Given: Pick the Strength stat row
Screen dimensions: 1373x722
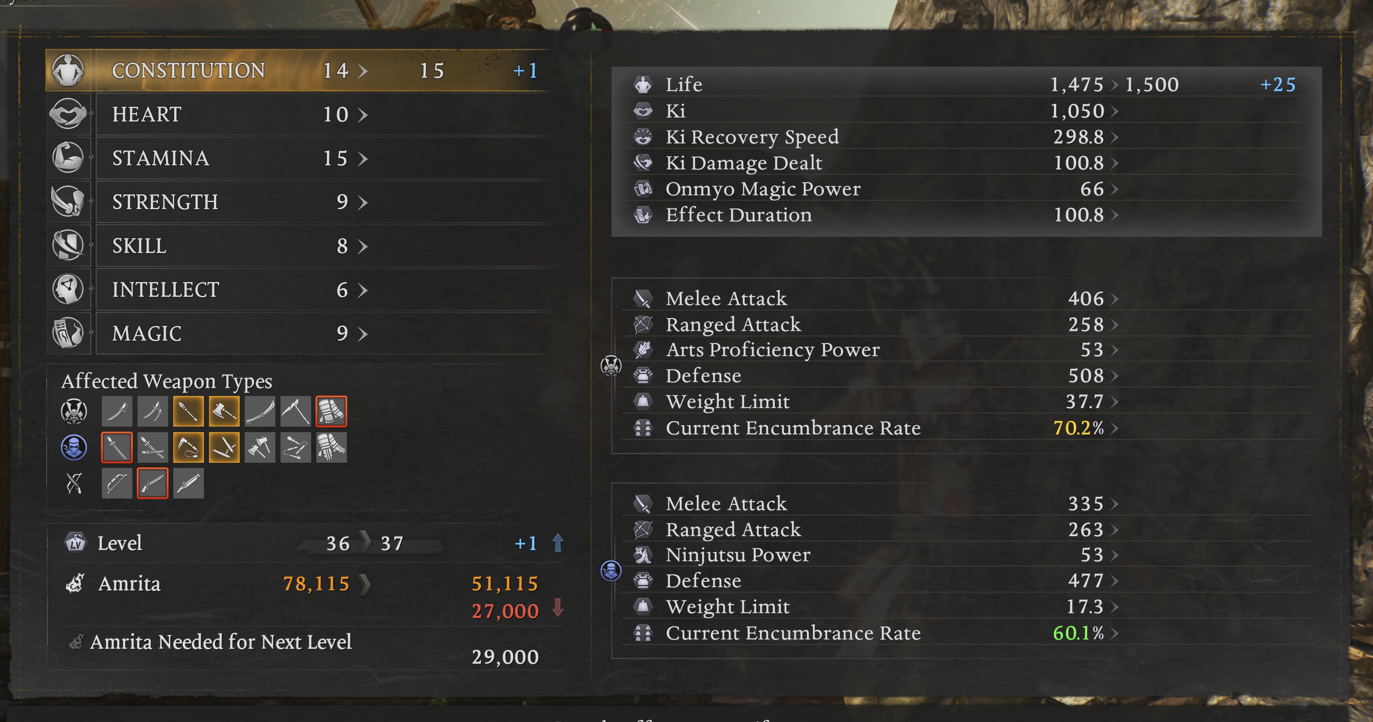Looking at the screenshot, I should point(300,203).
